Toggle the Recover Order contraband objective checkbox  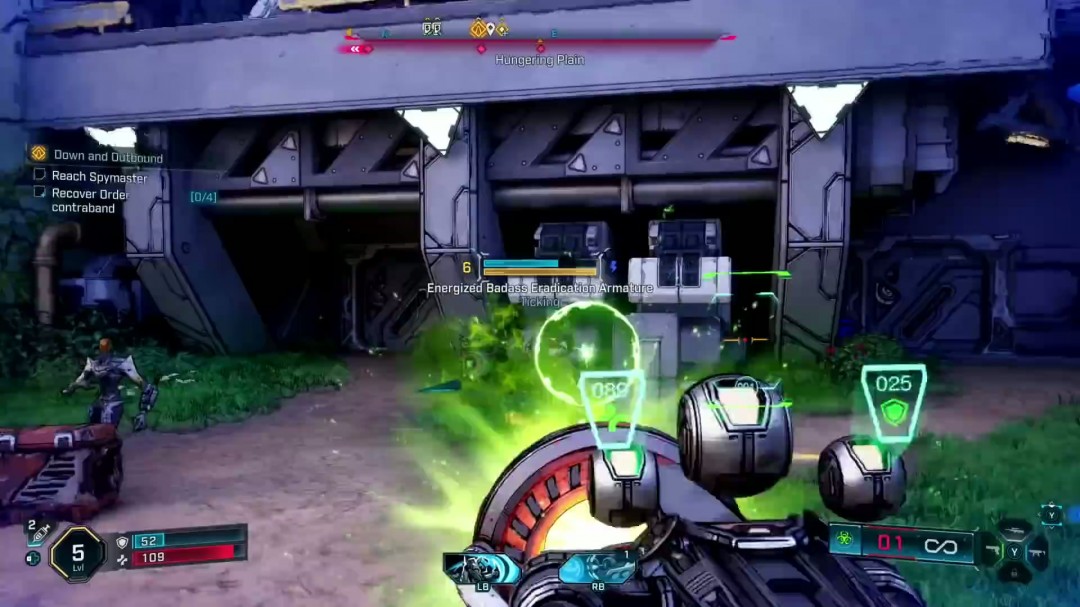pos(40,192)
